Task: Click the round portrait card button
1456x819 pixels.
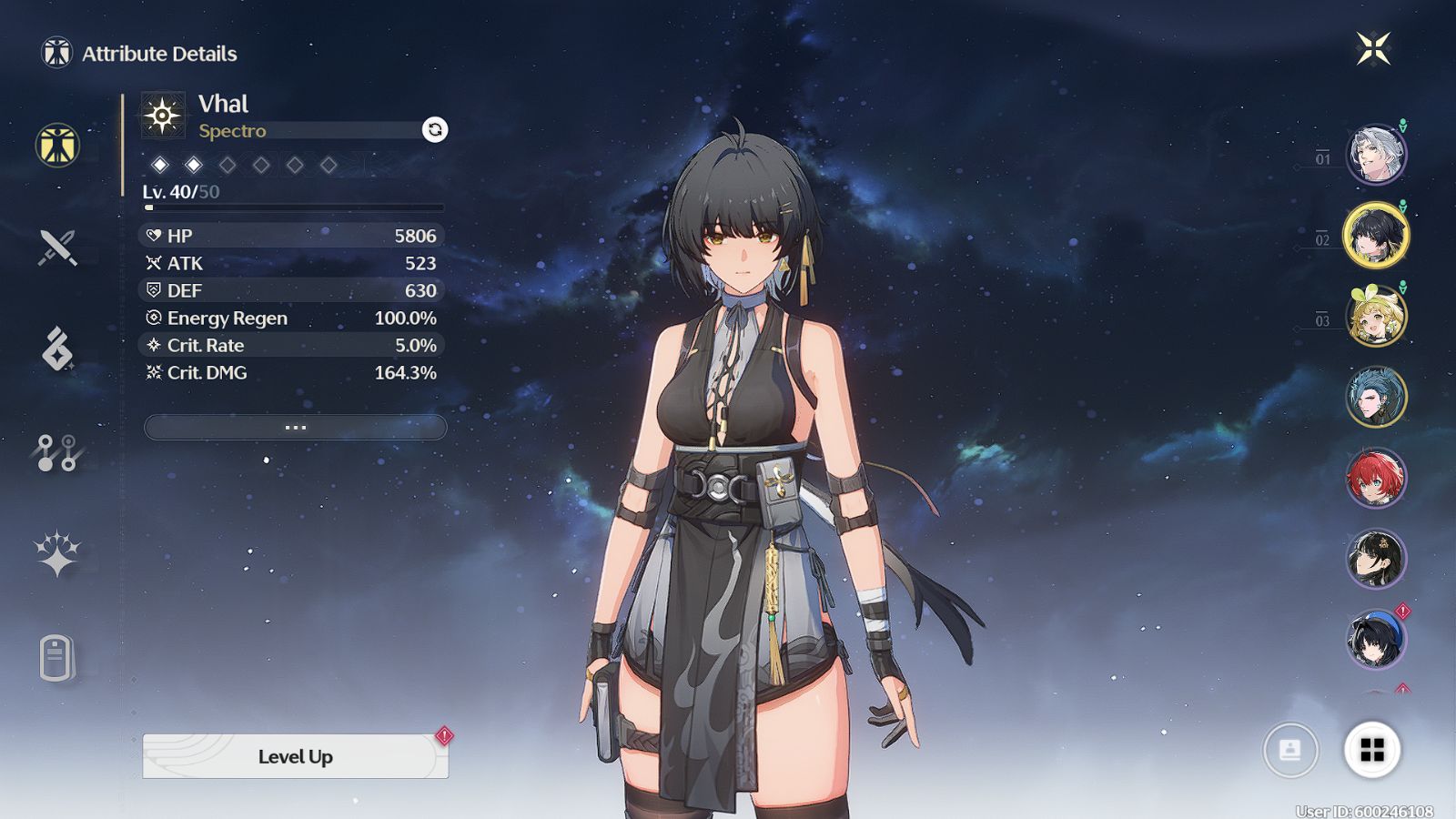Action: click(x=1289, y=750)
